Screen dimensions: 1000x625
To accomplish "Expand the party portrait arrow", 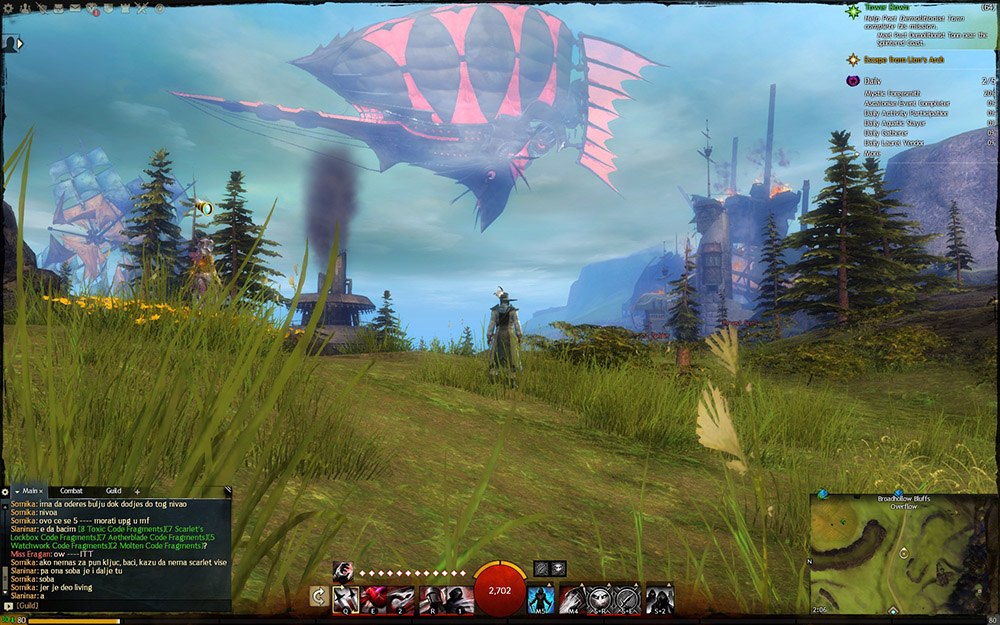I will coord(19,44).
